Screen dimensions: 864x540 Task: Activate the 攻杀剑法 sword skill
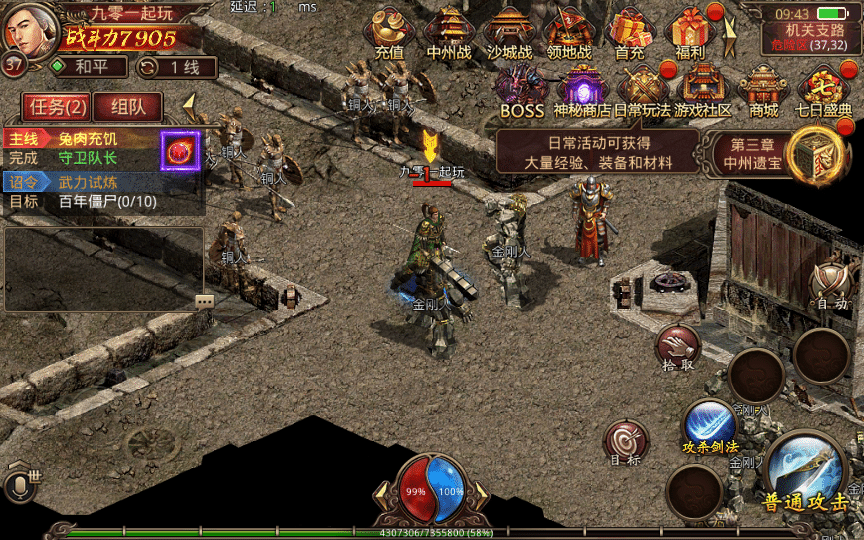tap(710, 427)
